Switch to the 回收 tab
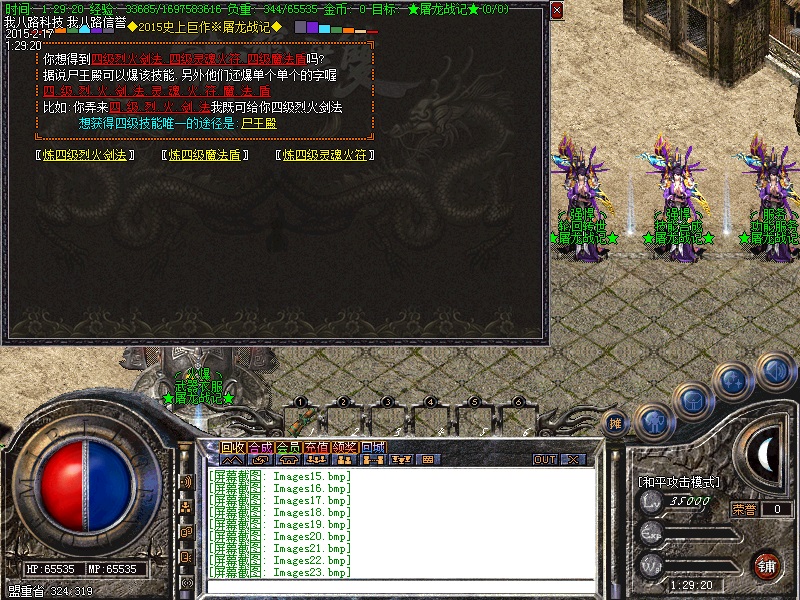Viewport: 800px width, 600px height. click(233, 446)
